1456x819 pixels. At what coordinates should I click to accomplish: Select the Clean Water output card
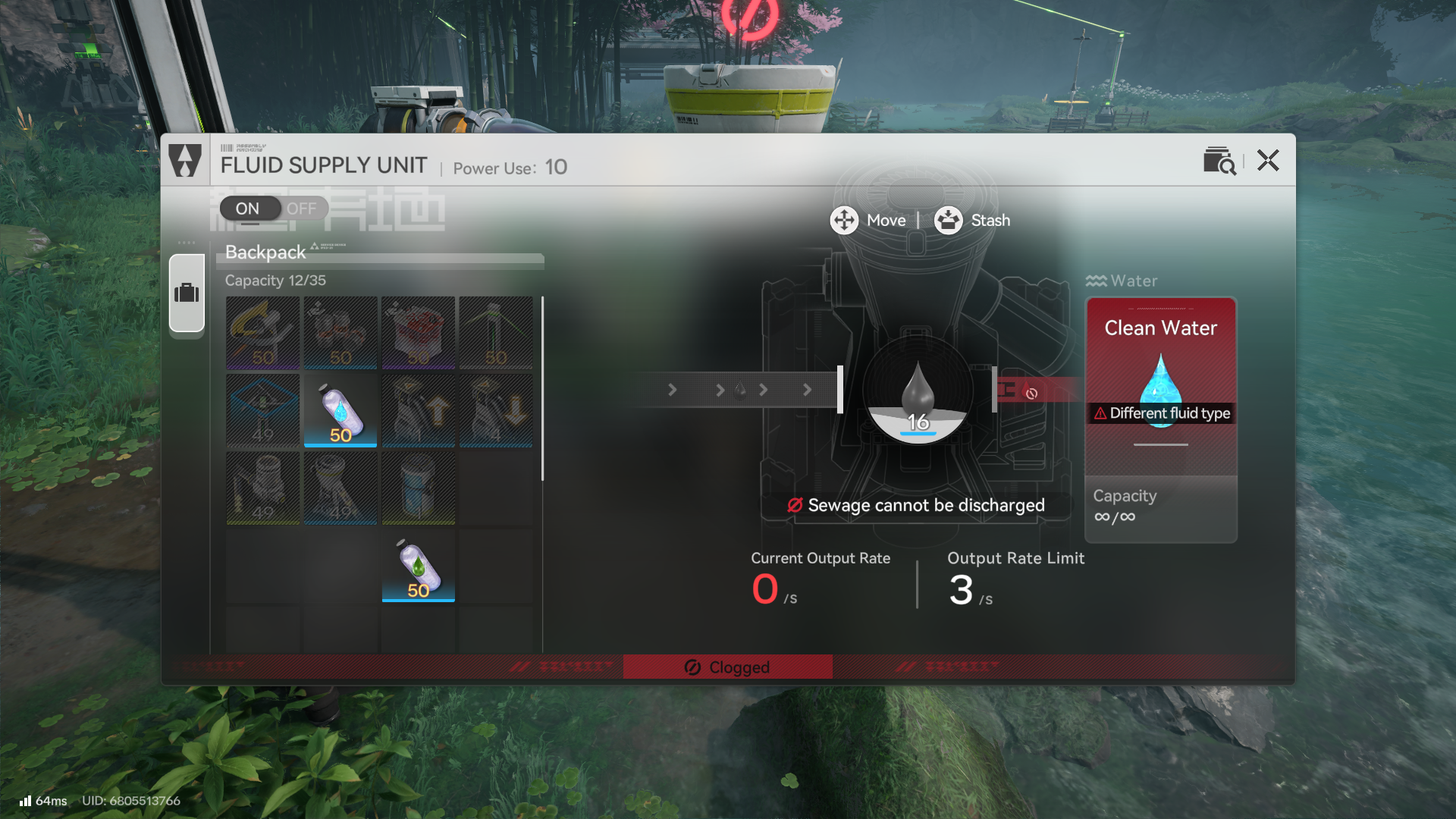1161,387
